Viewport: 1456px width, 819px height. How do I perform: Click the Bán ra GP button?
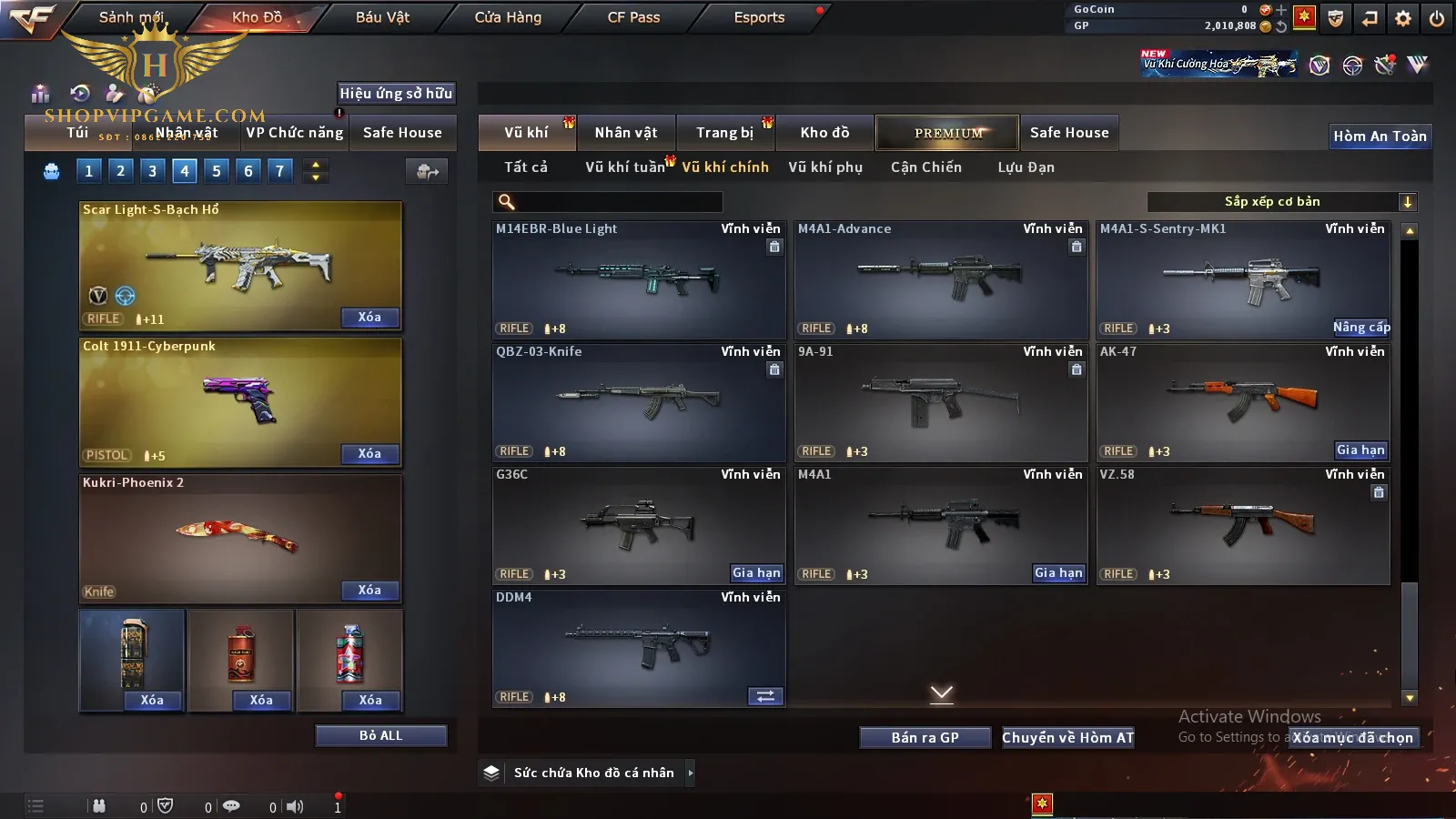point(925,737)
